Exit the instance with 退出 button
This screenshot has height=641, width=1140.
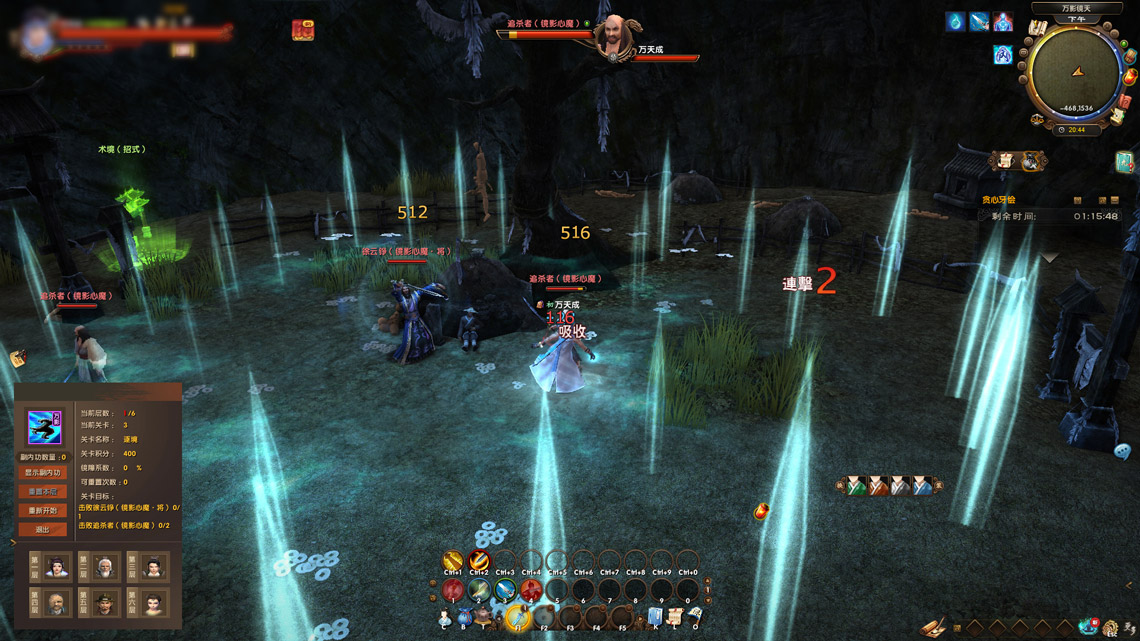point(42,529)
